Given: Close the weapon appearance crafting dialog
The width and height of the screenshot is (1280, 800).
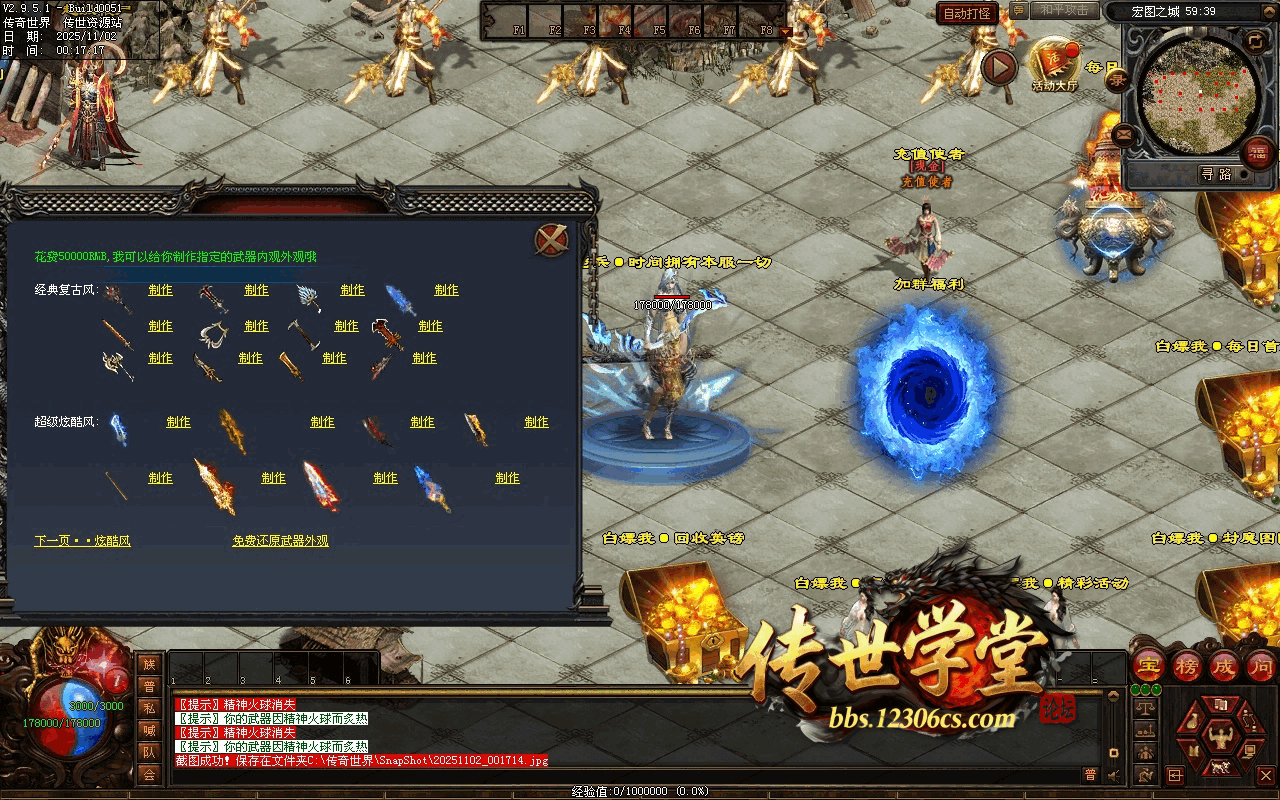Looking at the screenshot, I should pos(552,240).
